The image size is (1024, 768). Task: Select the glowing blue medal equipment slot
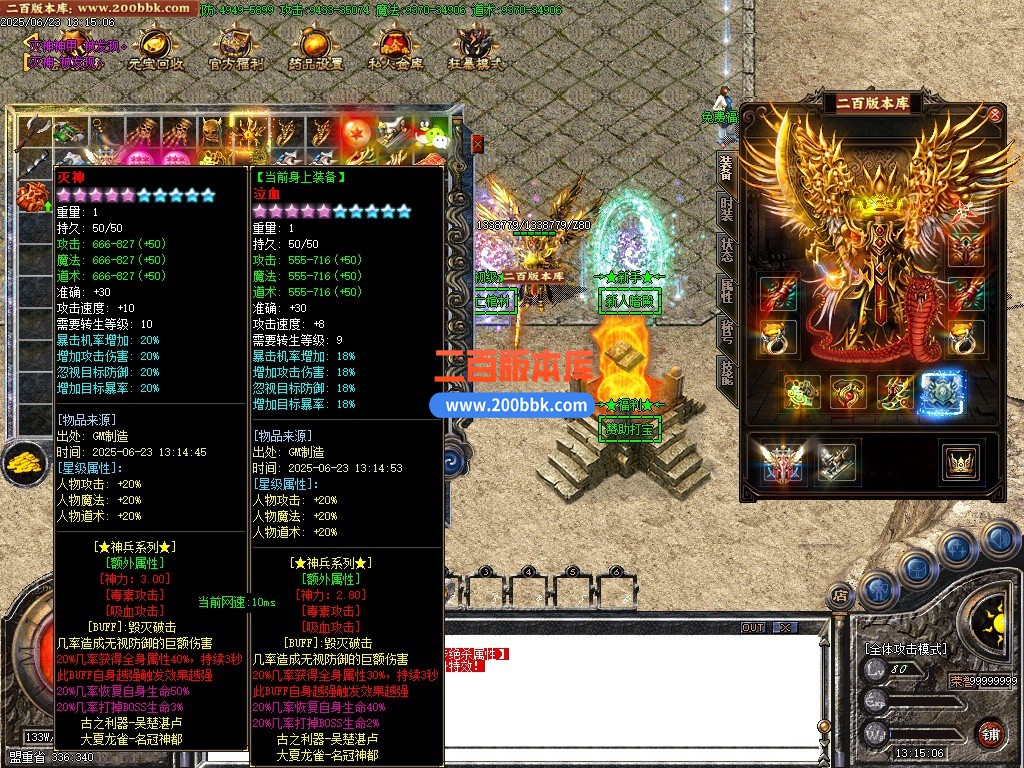coord(940,394)
